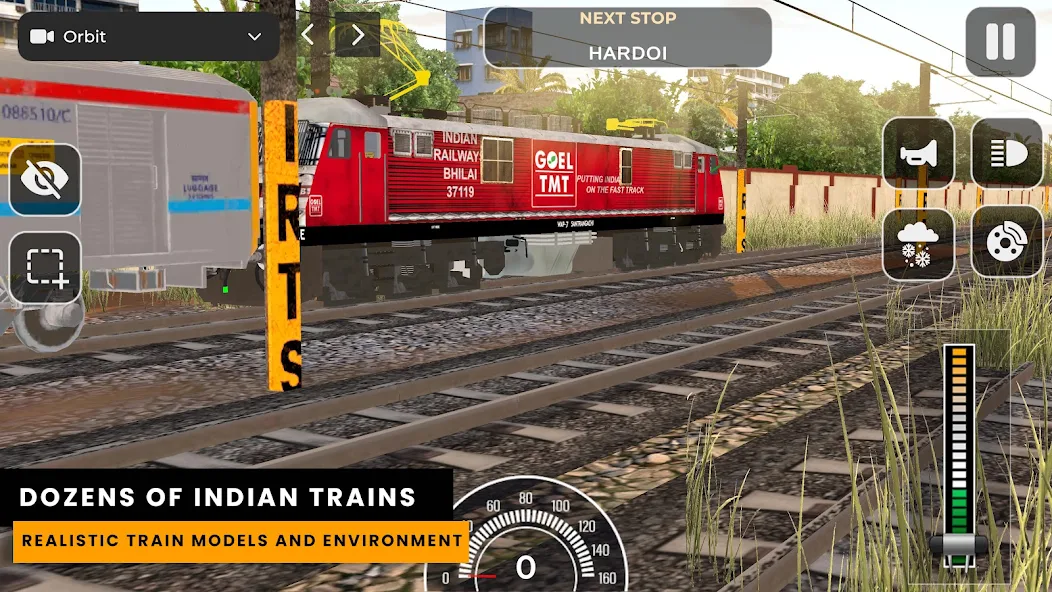Change the weather with the cloud icon

918,243
